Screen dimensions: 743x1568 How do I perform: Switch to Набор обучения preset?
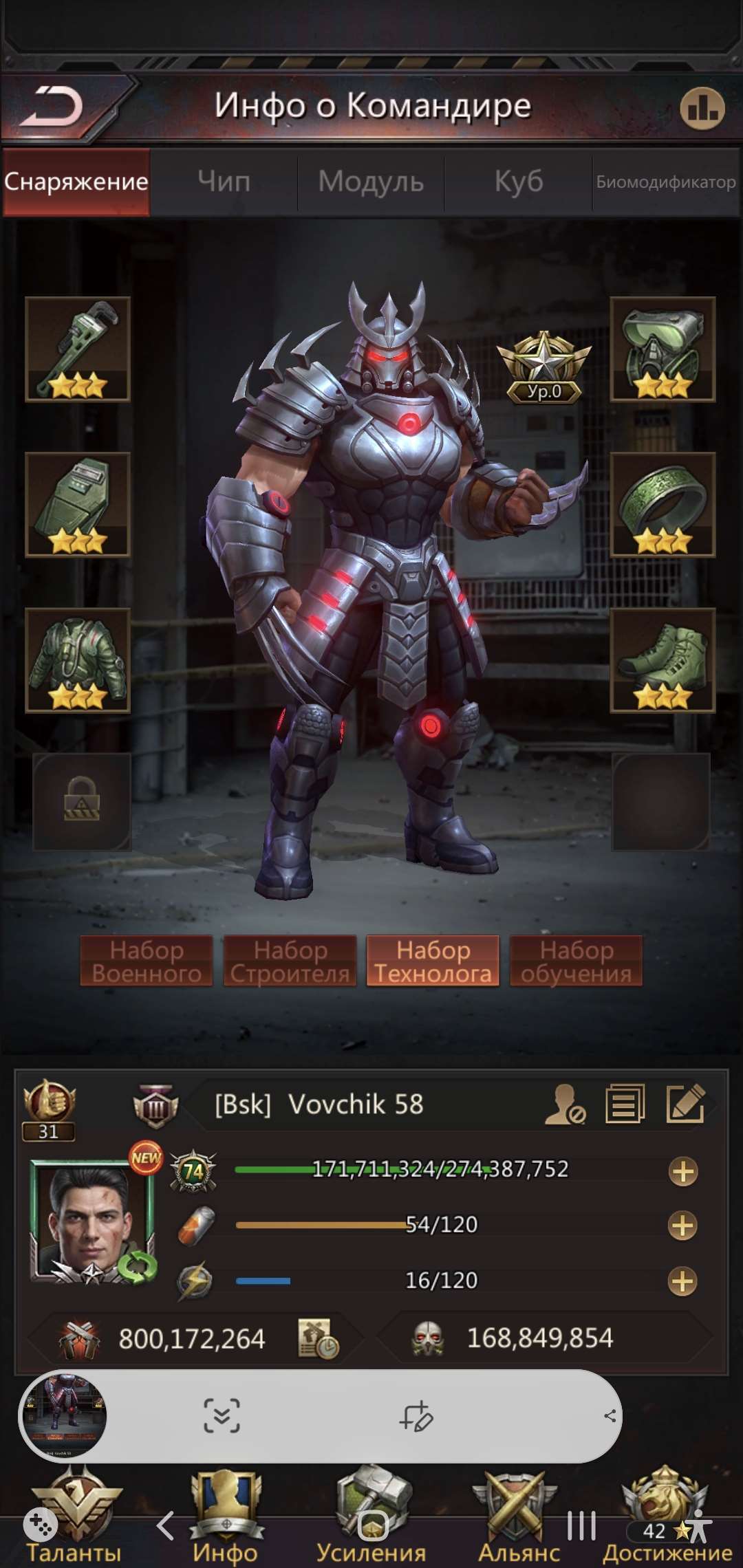(x=576, y=961)
